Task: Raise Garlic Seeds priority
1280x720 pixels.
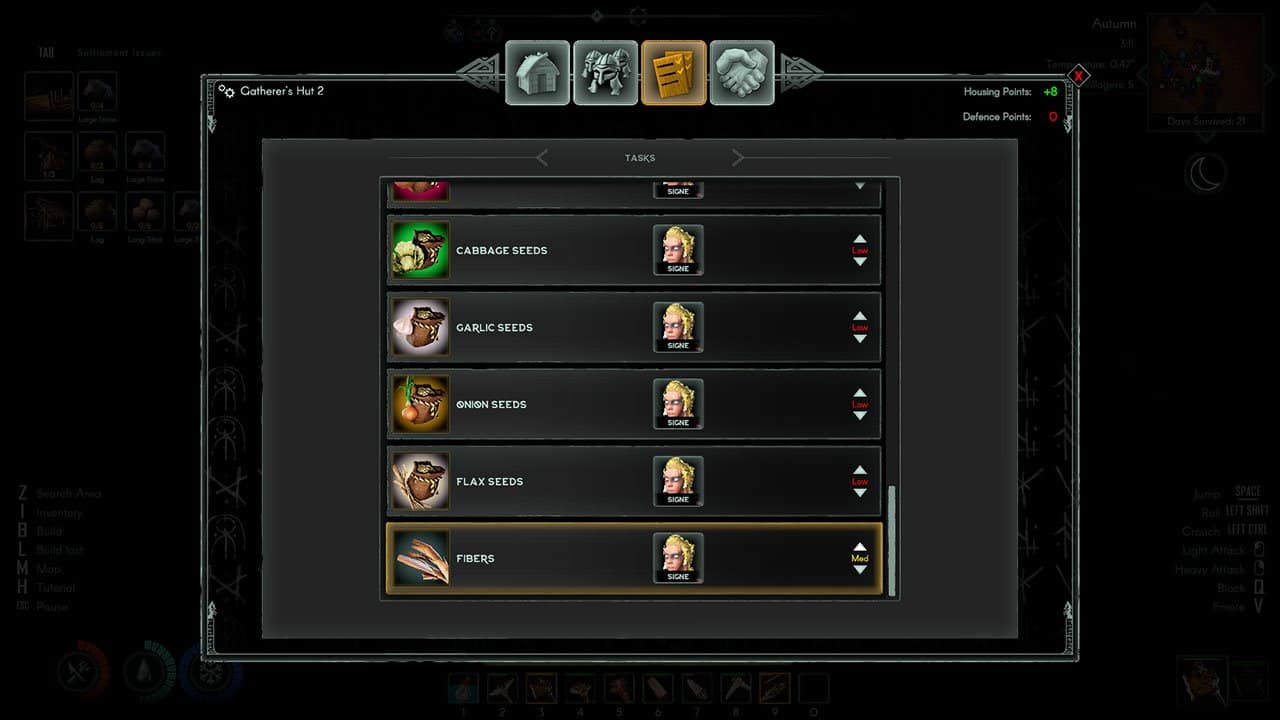Action: click(860, 317)
